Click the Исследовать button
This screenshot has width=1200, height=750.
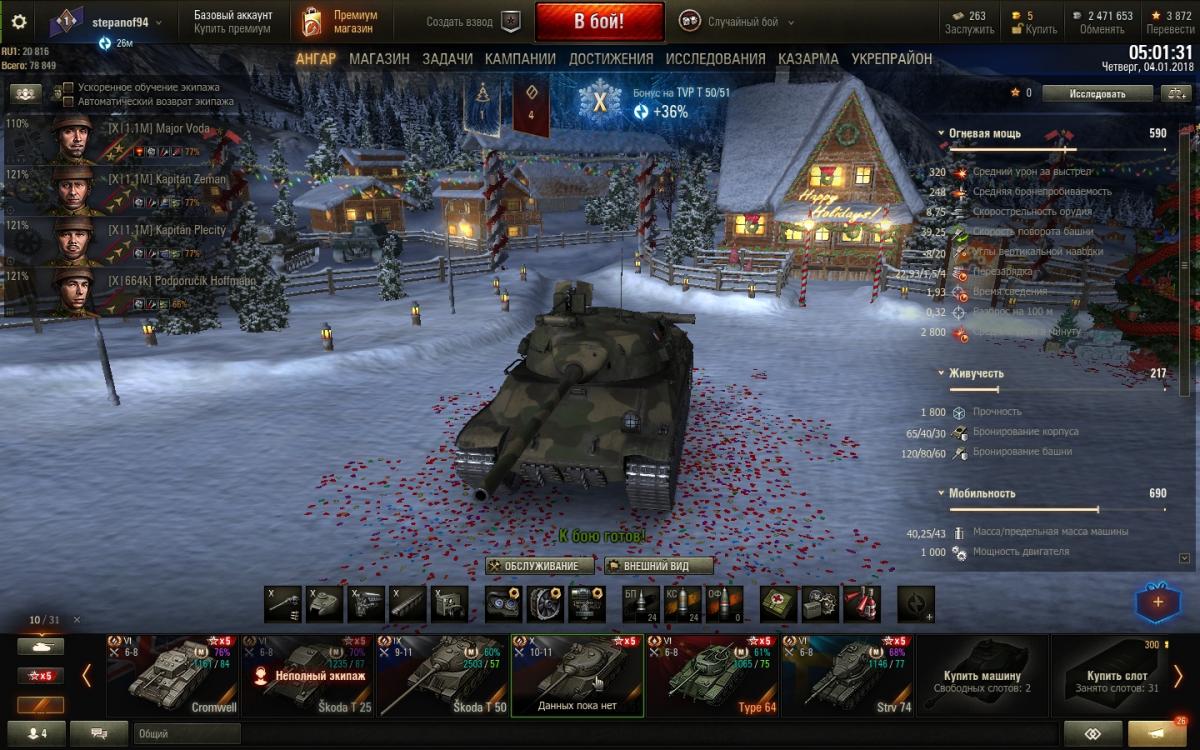1097,93
